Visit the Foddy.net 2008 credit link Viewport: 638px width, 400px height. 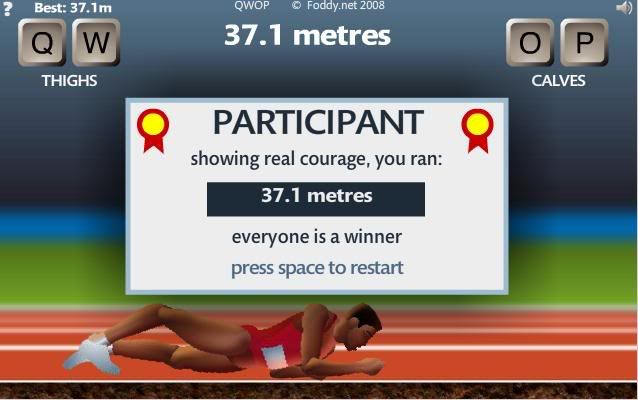pos(338,6)
